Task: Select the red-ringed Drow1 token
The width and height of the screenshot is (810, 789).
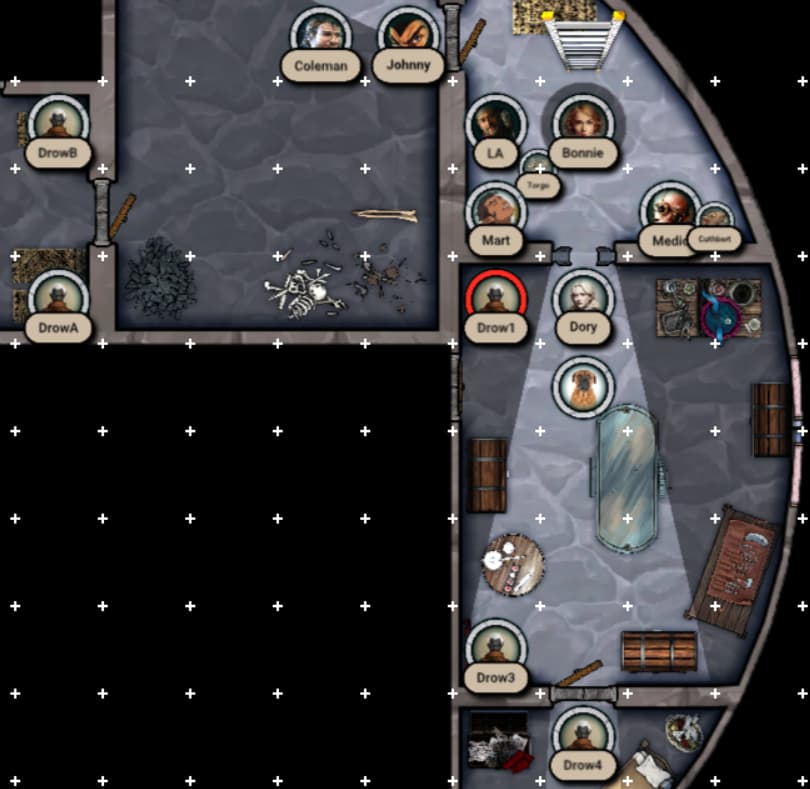Action: (x=495, y=297)
